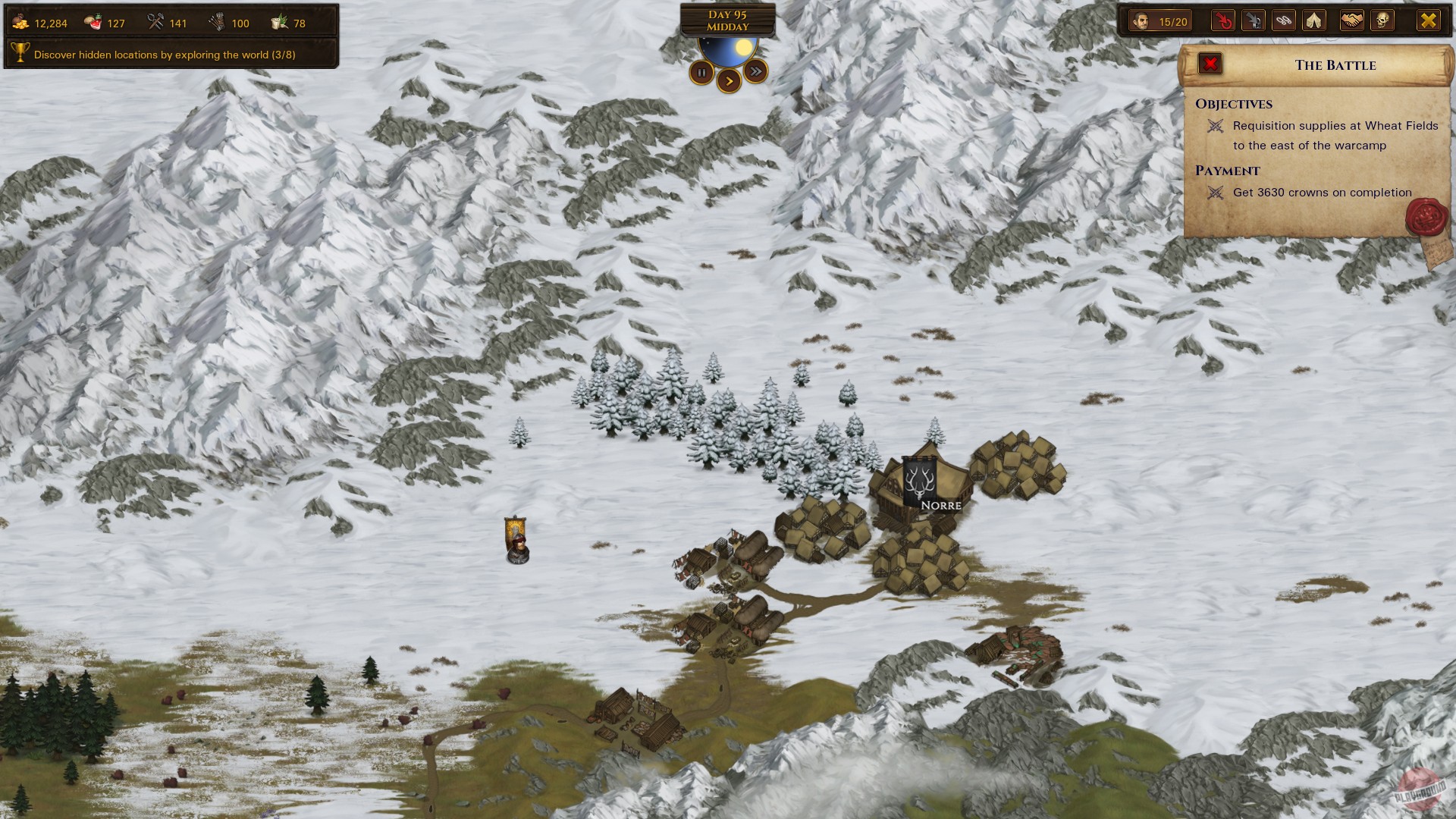This screenshot has width=1456, height=819.
Task: Toggle fast-forward game speed
Action: (755, 70)
